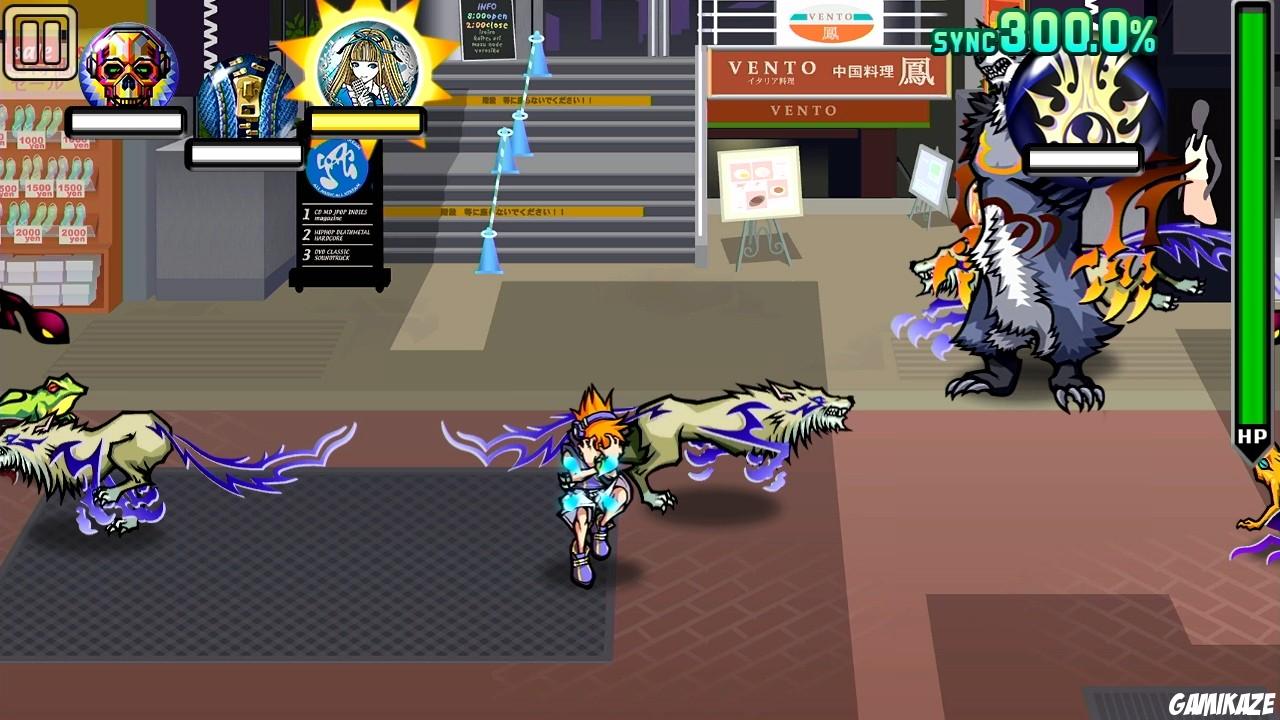Toggle the zipper pin's recharge bar
1280x720 pixels.
click(243, 156)
